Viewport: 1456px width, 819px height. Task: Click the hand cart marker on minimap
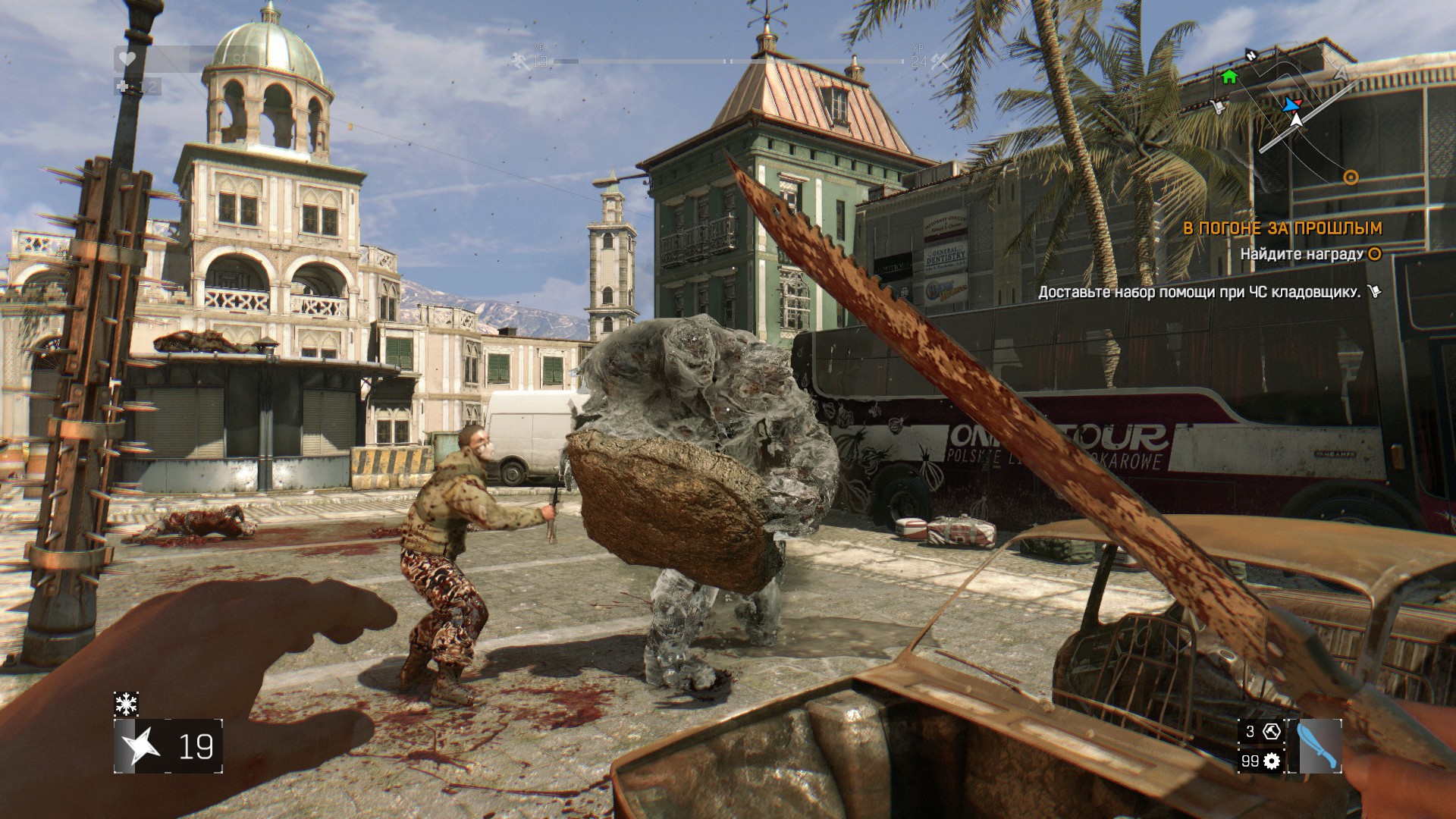[1218, 107]
